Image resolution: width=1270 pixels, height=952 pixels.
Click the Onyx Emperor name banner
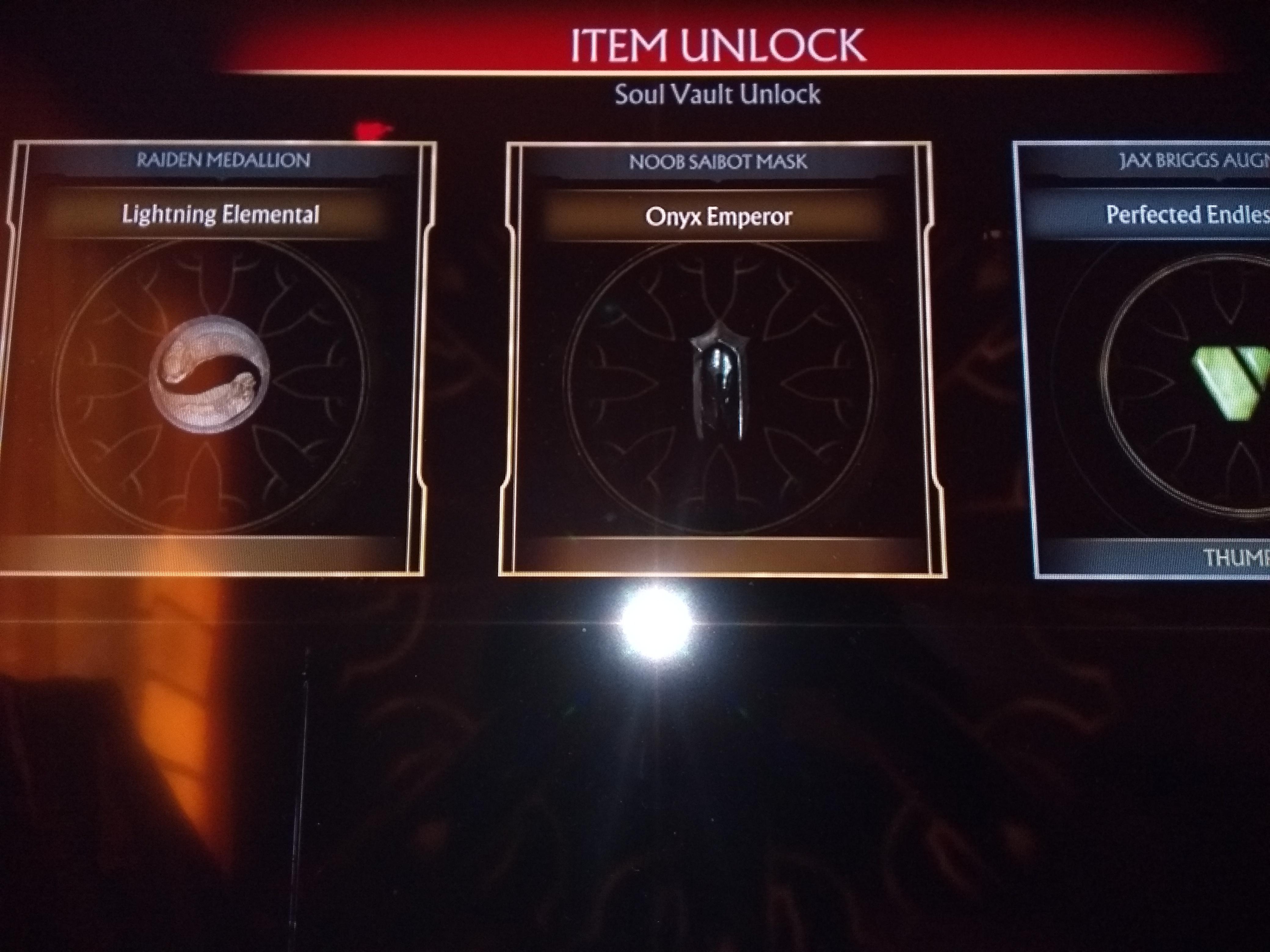[719, 217]
